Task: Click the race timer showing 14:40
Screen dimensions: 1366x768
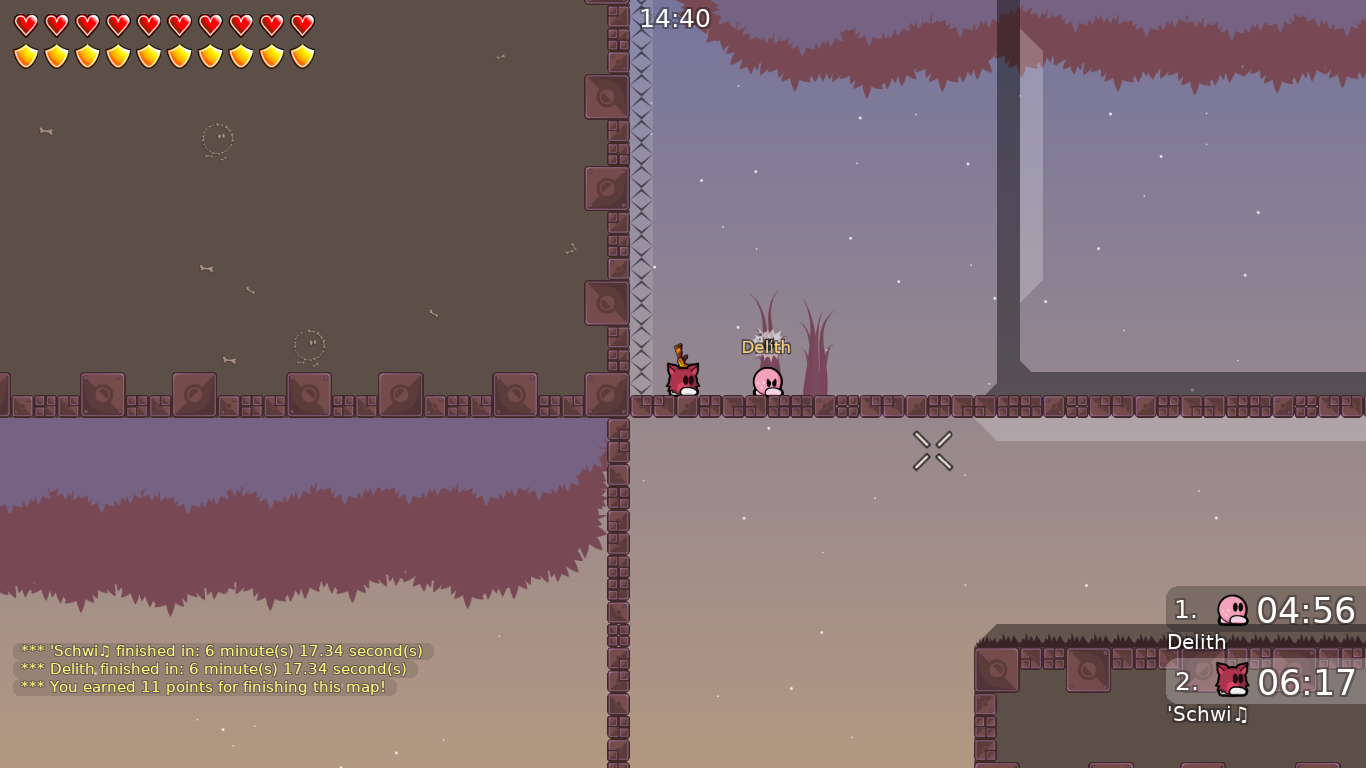Action: tap(674, 18)
